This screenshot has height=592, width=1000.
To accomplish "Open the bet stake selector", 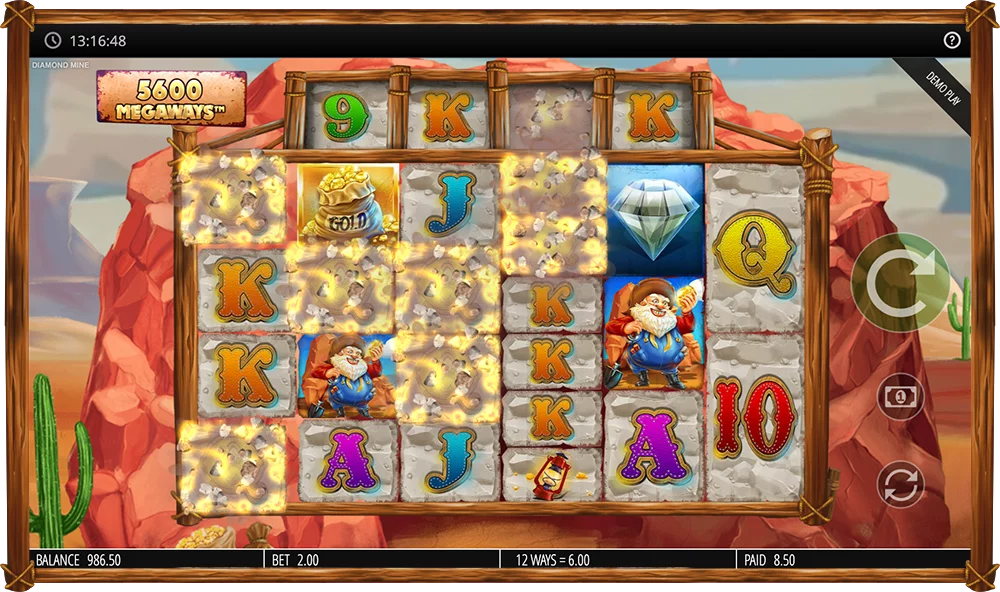I will pyautogui.click(x=900, y=396).
